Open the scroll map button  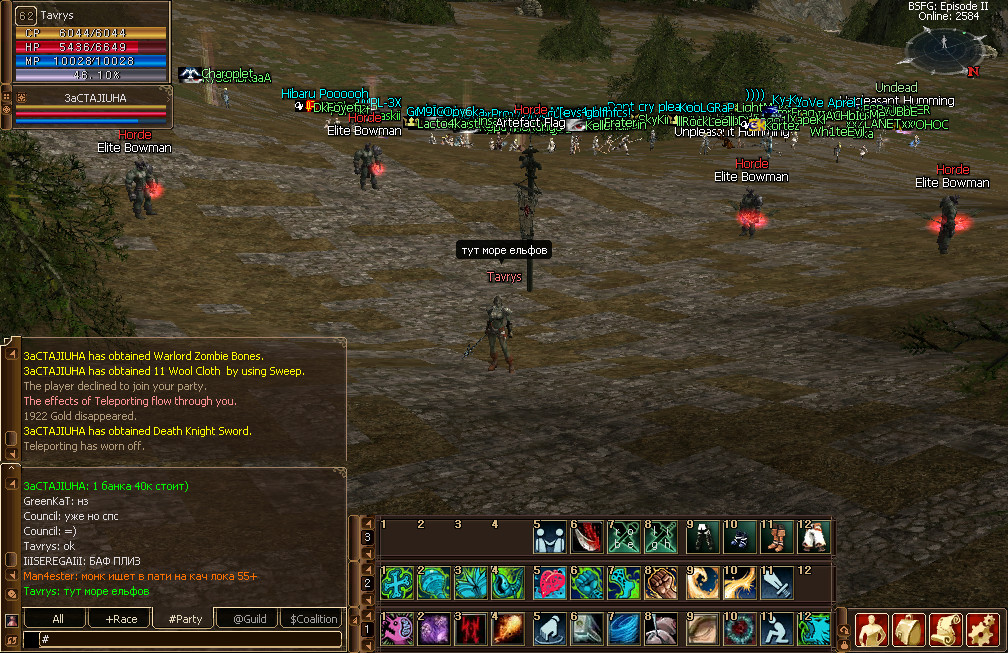(946, 629)
